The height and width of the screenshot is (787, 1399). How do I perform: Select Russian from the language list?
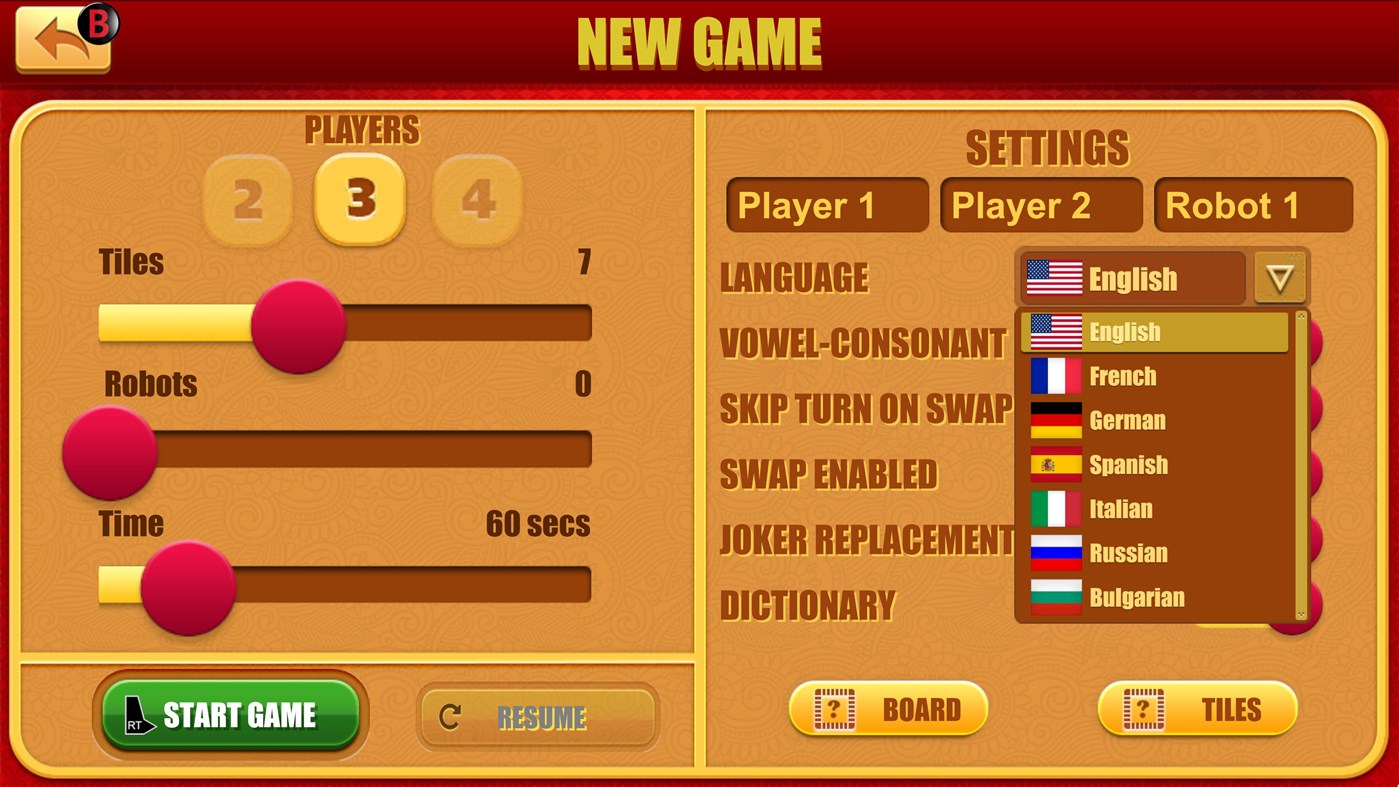tap(1130, 553)
